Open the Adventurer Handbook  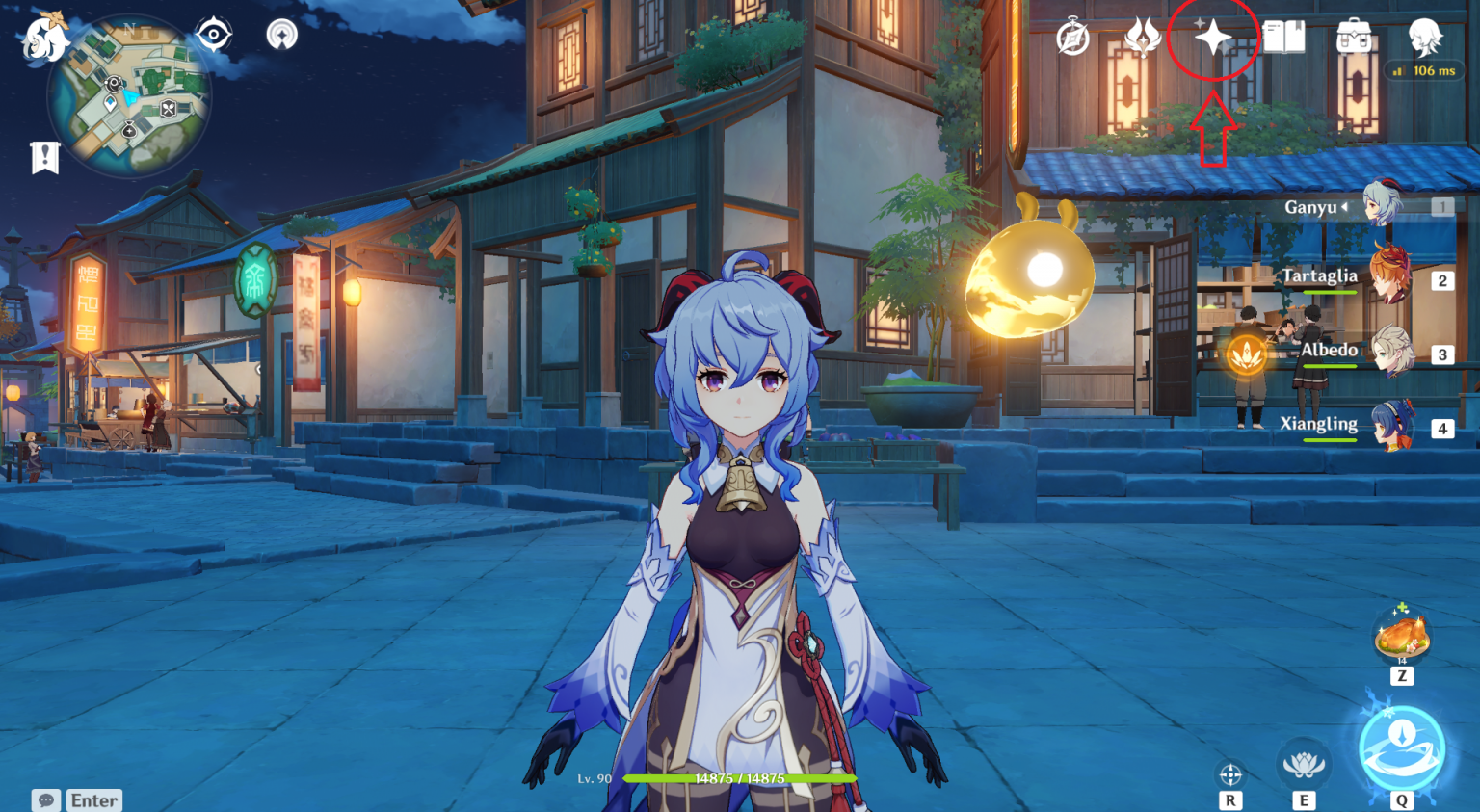pos(1284,39)
